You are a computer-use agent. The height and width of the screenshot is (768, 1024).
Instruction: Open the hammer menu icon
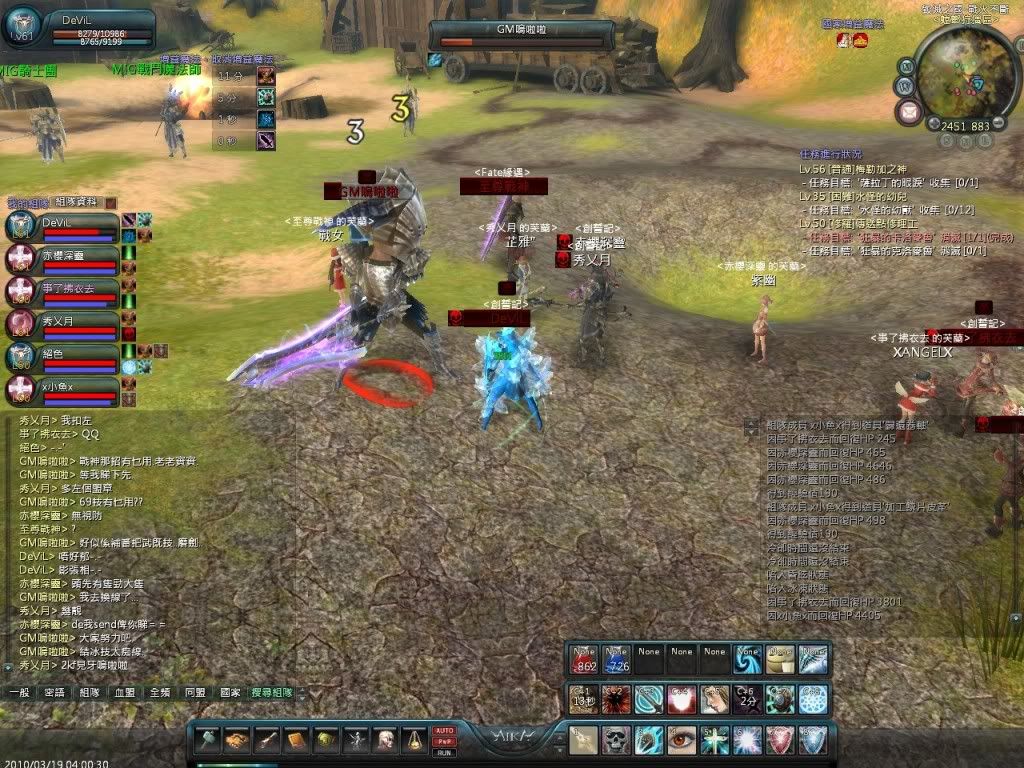(x=207, y=740)
